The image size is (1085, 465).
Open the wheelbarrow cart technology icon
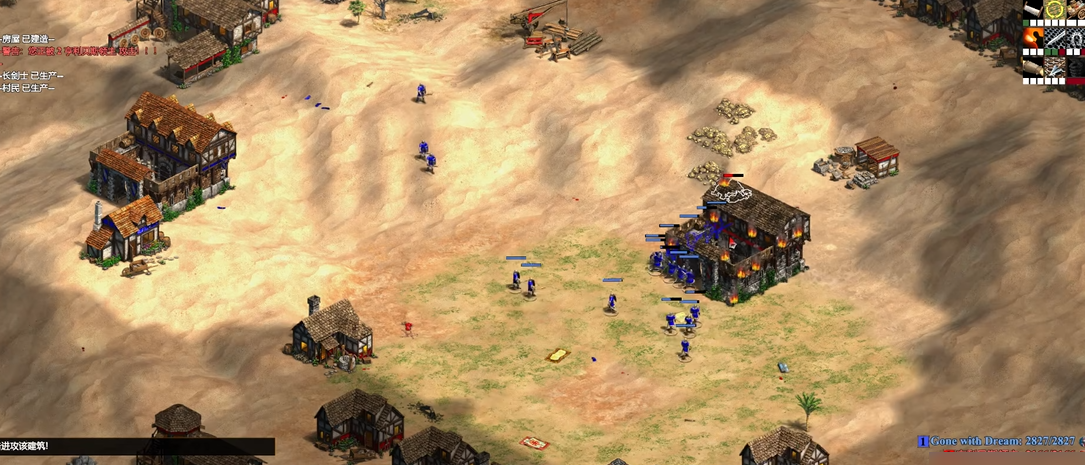coord(1076,9)
